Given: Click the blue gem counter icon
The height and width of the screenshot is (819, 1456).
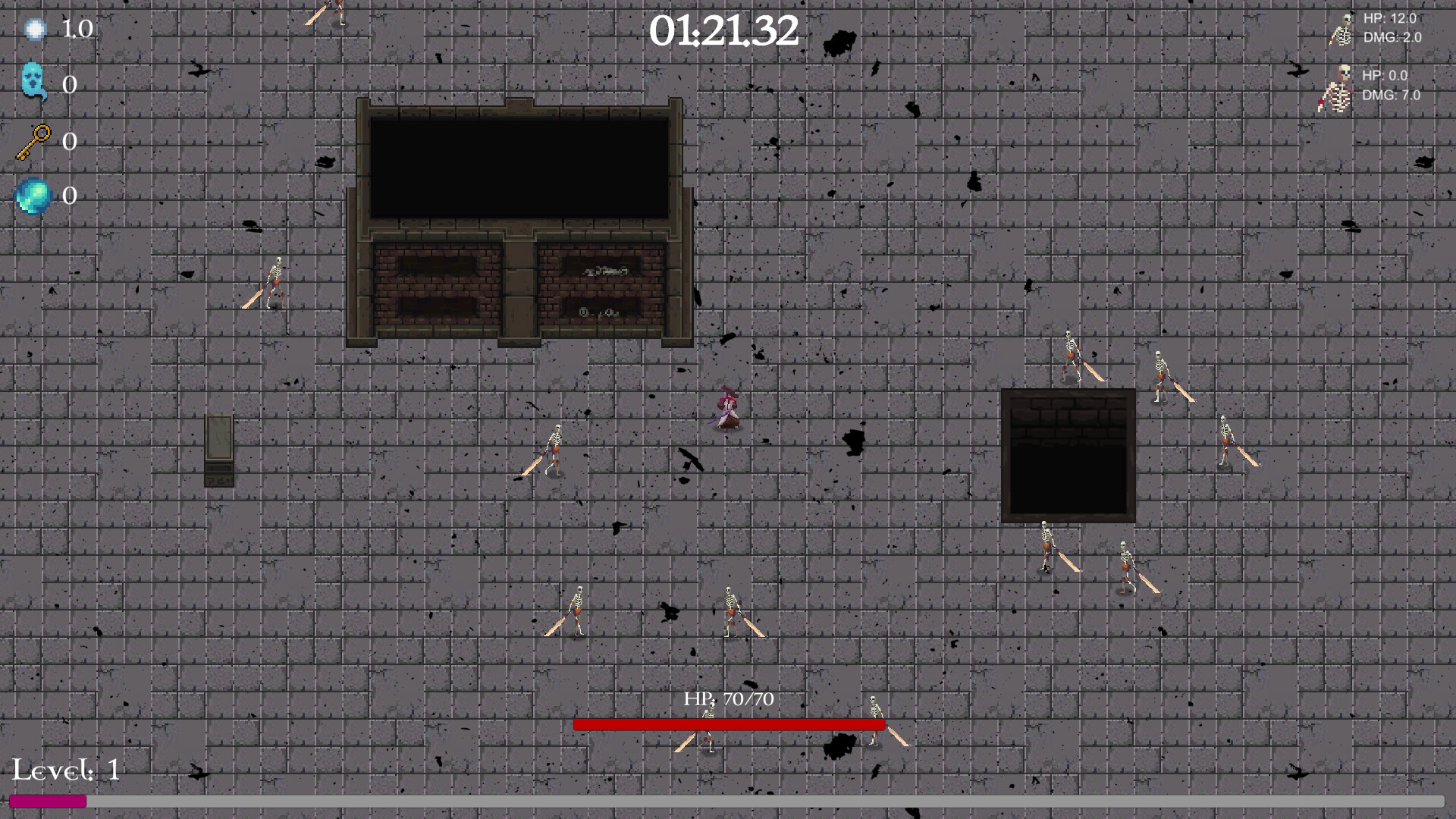Looking at the screenshot, I should point(33,196).
